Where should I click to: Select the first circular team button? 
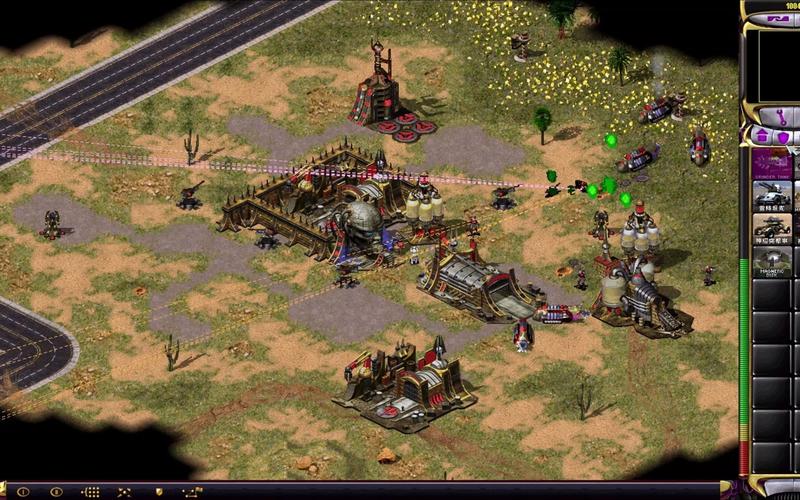[x=22, y=492]
